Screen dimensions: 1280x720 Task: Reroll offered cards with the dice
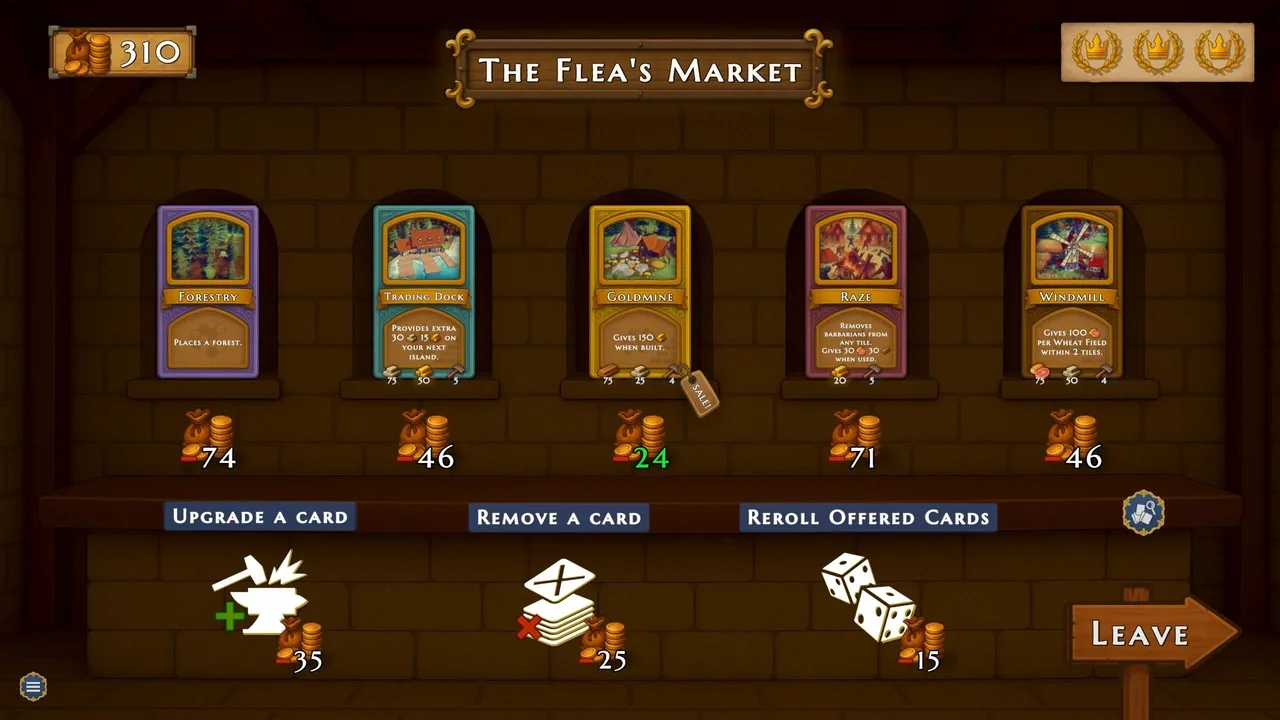tap(868, 598)
